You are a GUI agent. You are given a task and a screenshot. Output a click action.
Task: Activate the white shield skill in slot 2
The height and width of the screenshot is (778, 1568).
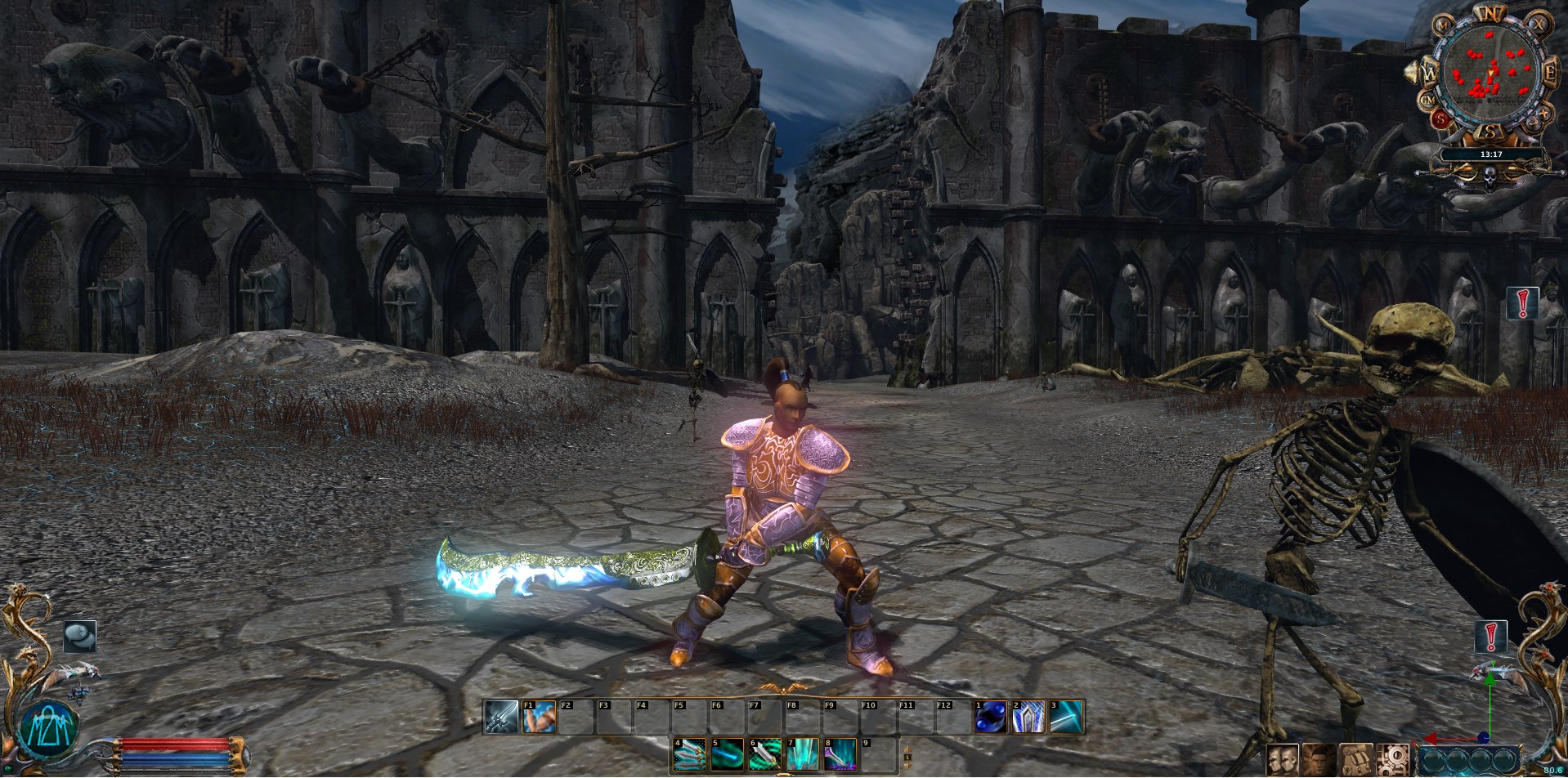1028,717
